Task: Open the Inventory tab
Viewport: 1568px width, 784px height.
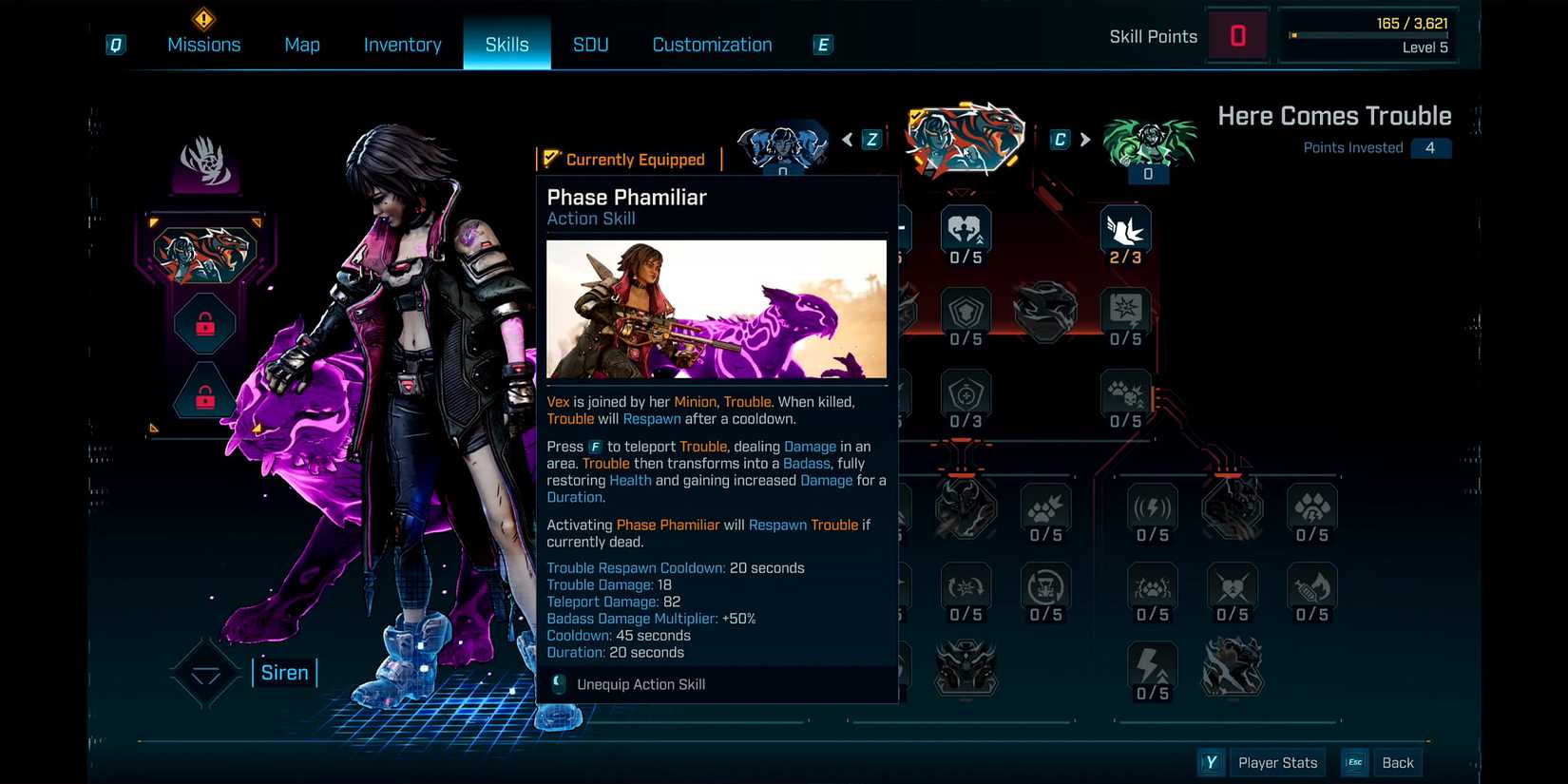Action: coord(402,44)
